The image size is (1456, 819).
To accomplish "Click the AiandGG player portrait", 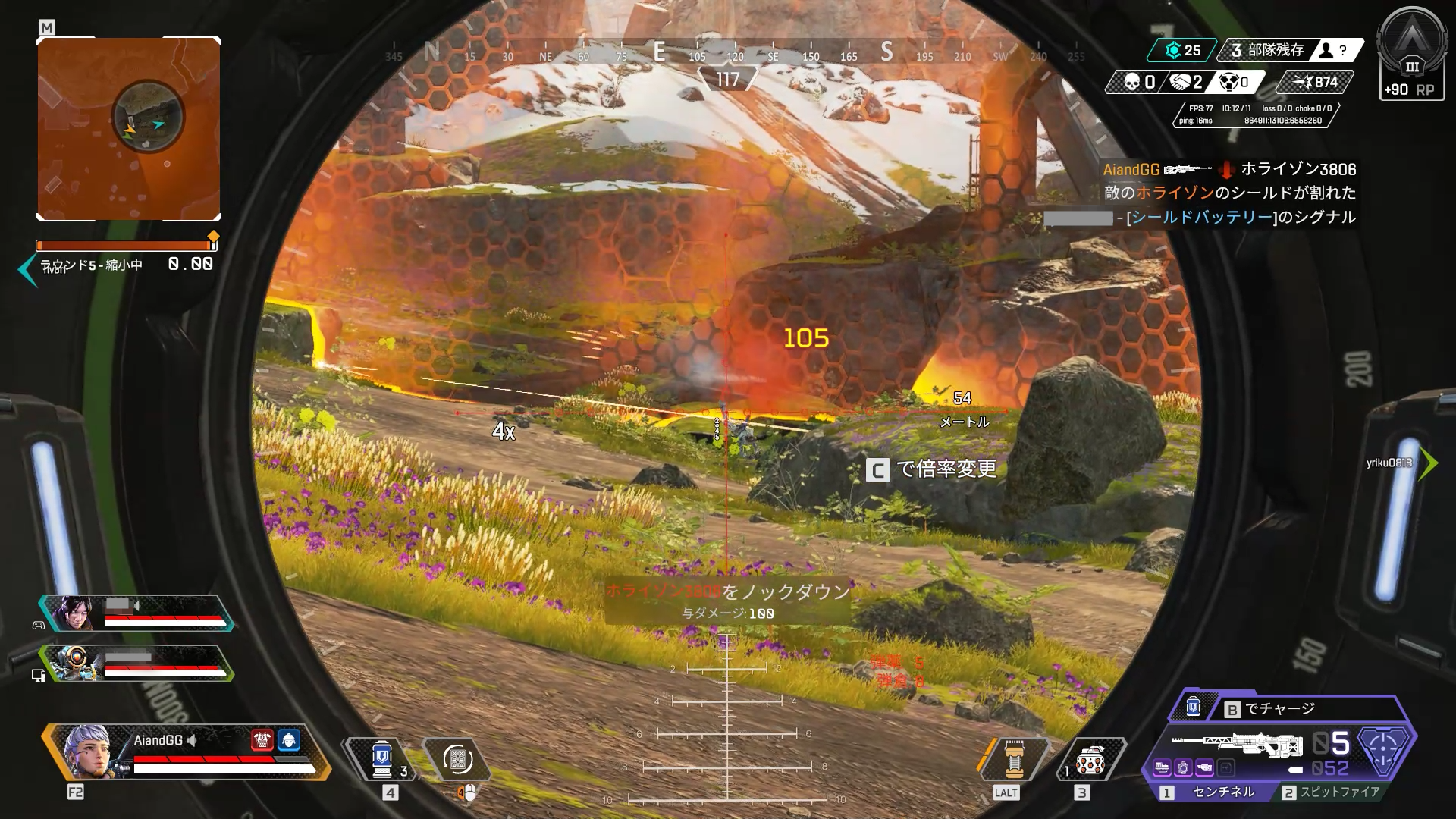I will click(88, 752).
